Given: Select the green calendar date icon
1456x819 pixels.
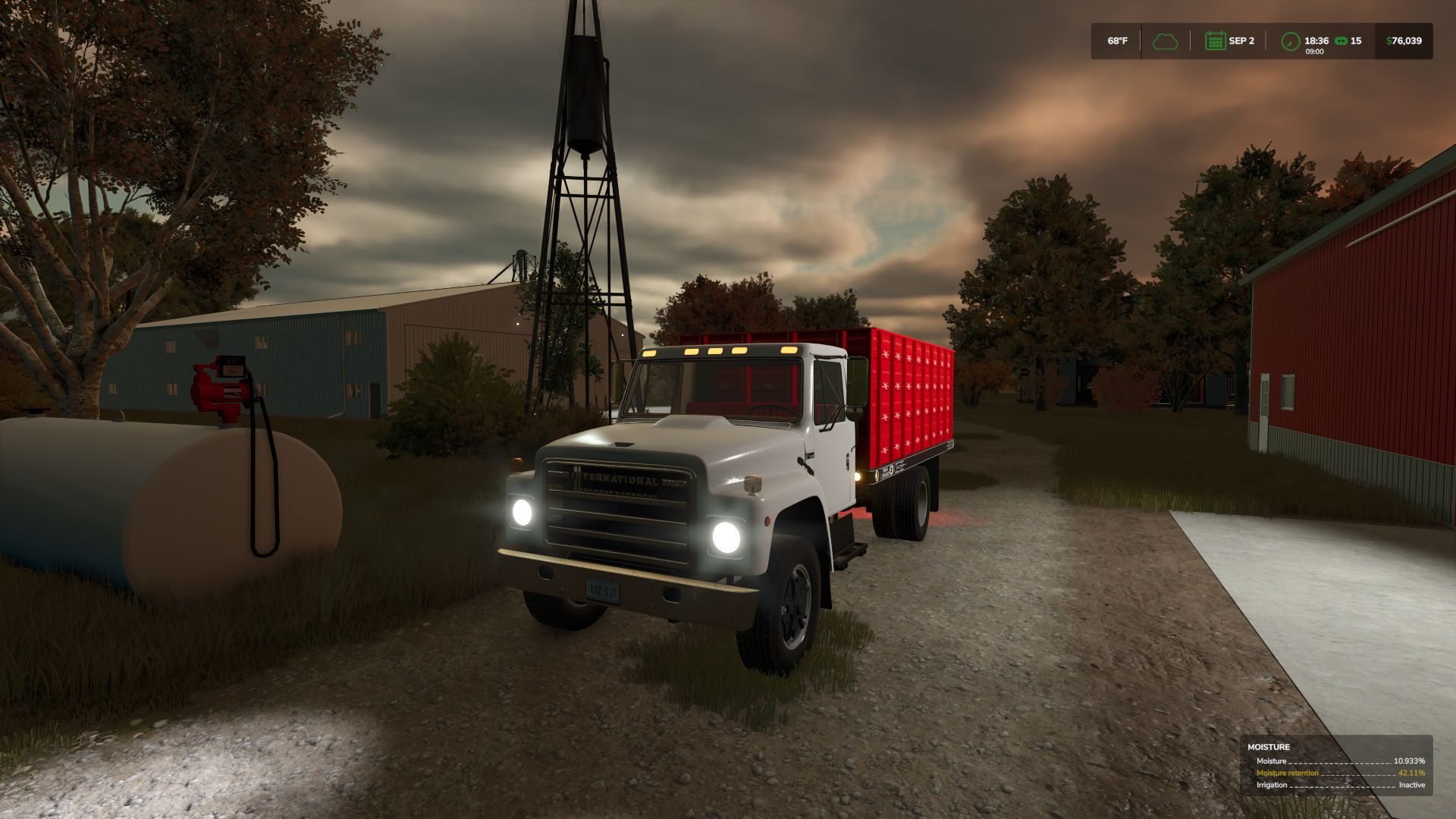Looking at the screenshot, I should (x=1215, y=41).
